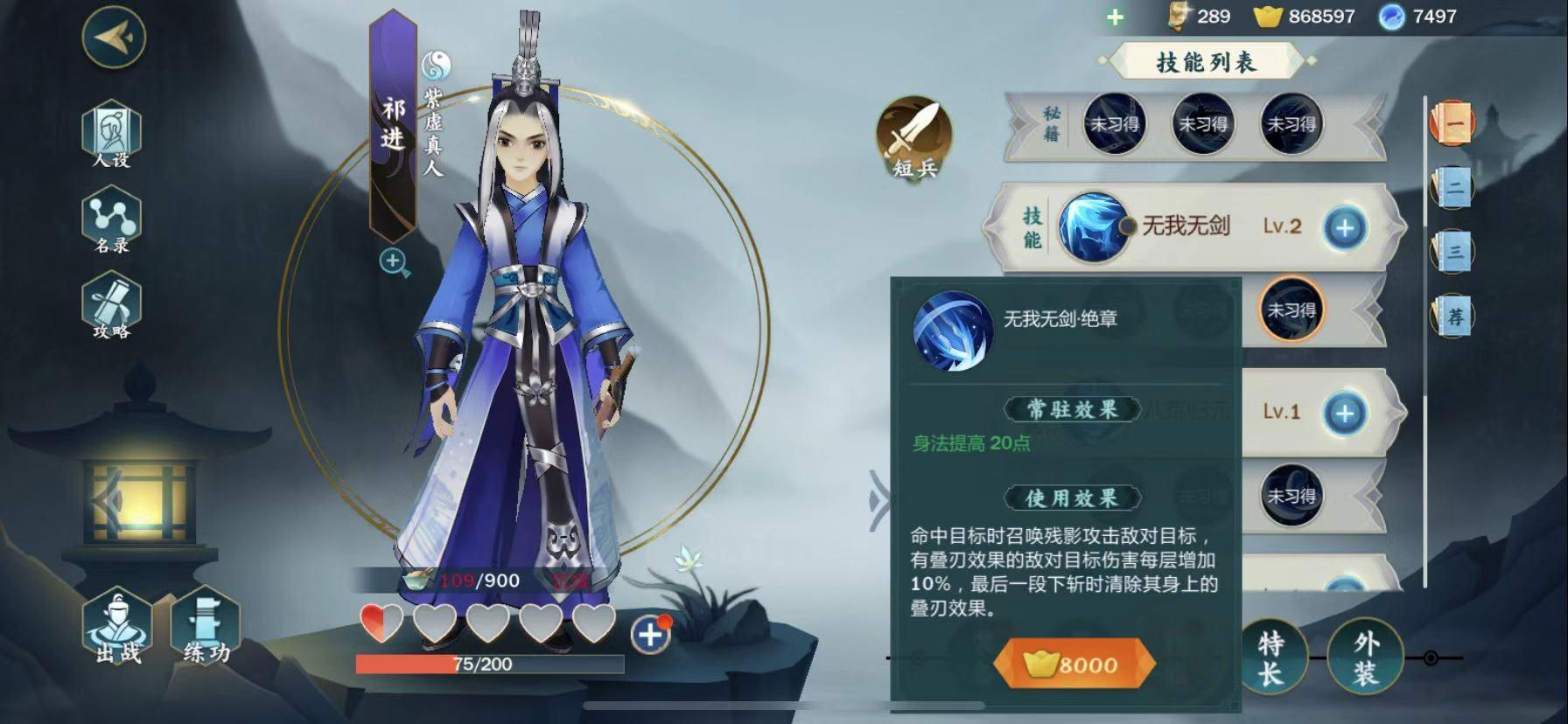Click the green plus icon near the currencies
The image size is (1568, 724).
[x=1115, y=16]
